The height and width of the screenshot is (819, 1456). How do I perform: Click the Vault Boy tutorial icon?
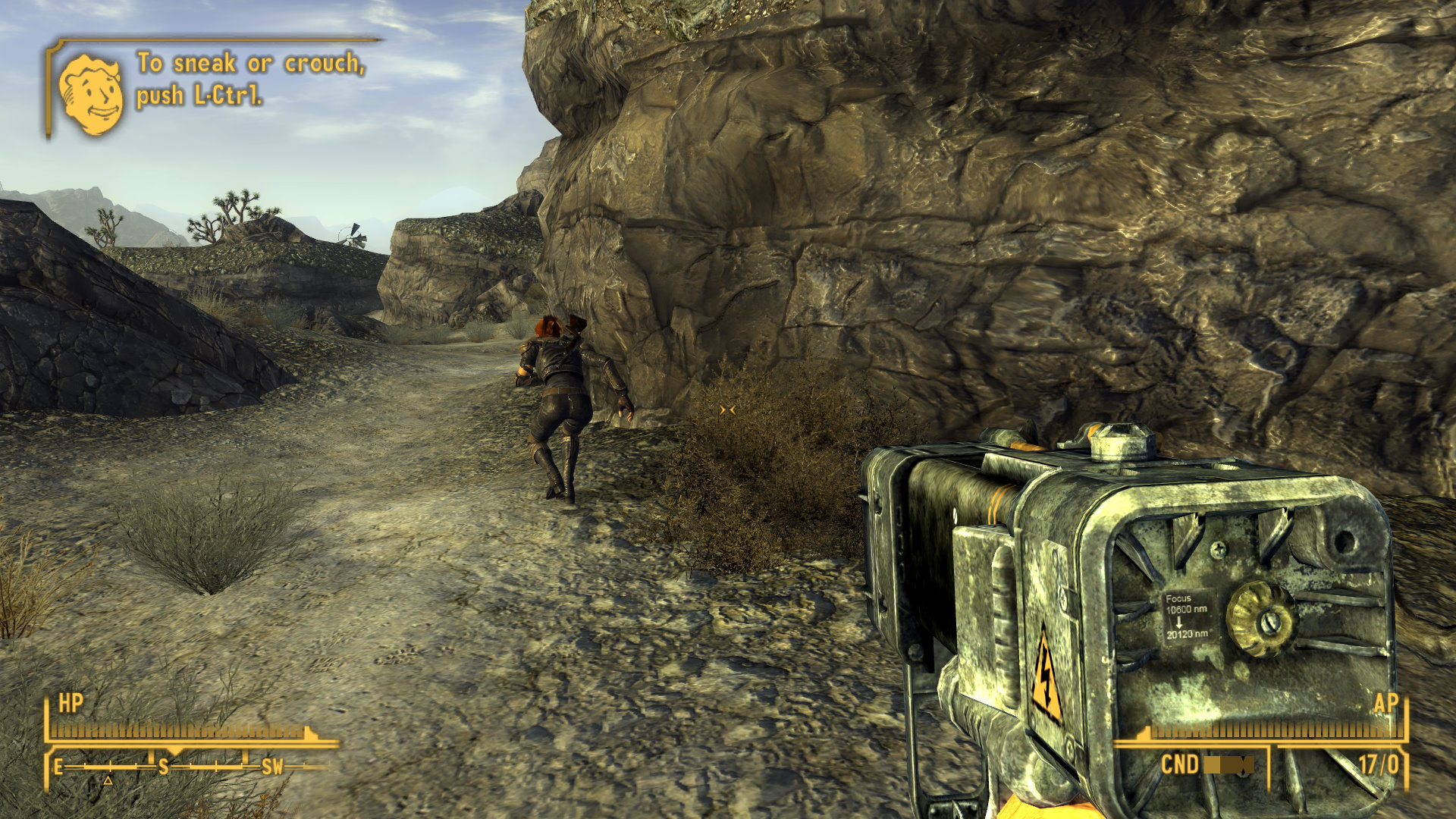(91, 94)
